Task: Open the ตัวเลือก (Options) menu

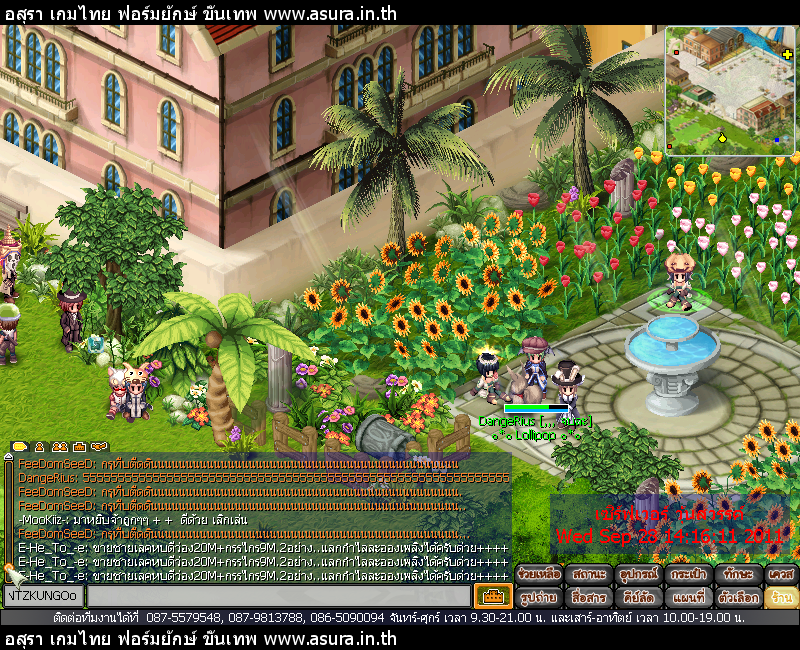Action: [x=740, y=598]
